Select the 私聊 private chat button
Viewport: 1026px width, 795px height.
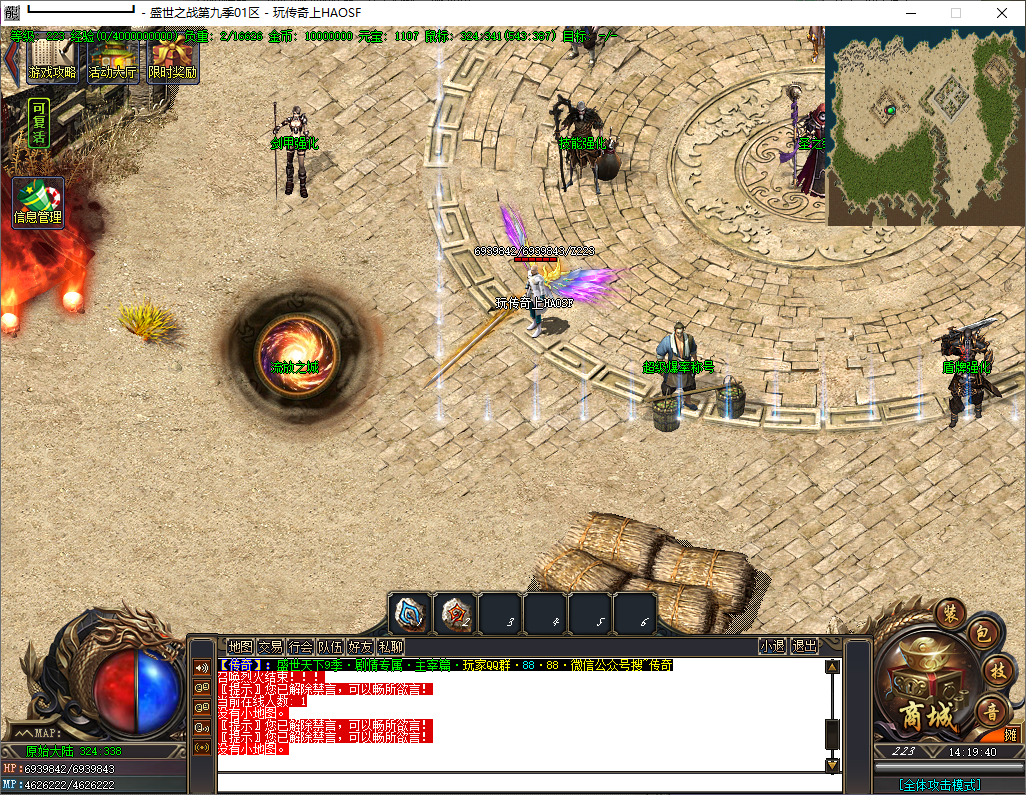pos(391,647)
